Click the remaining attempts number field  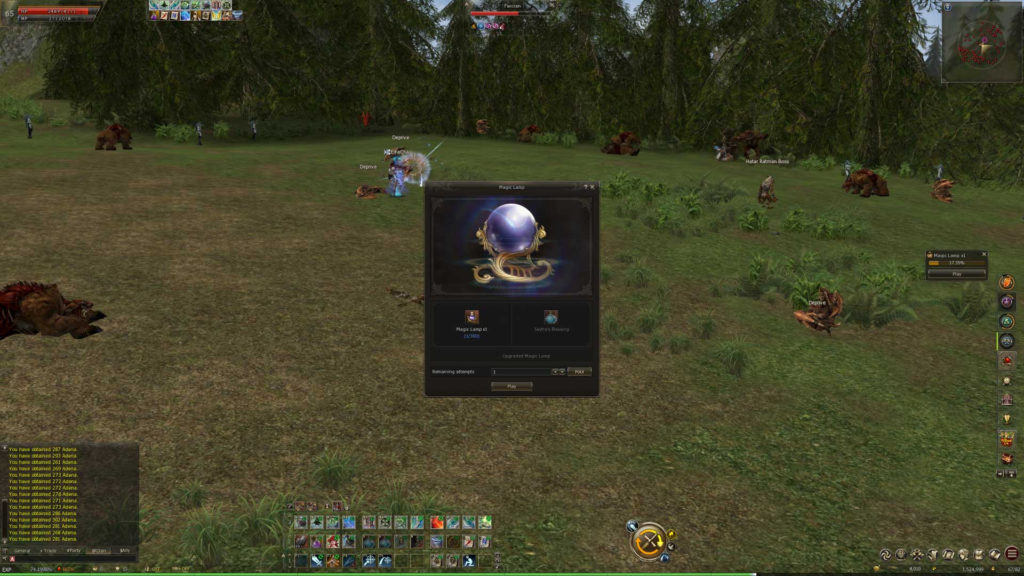520,371
